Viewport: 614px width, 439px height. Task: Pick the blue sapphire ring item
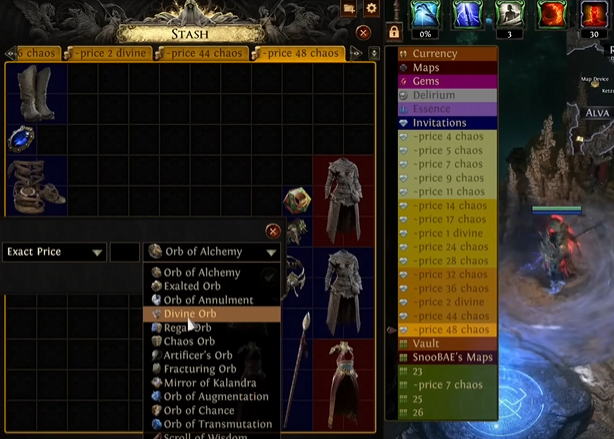tap(20, 139)
